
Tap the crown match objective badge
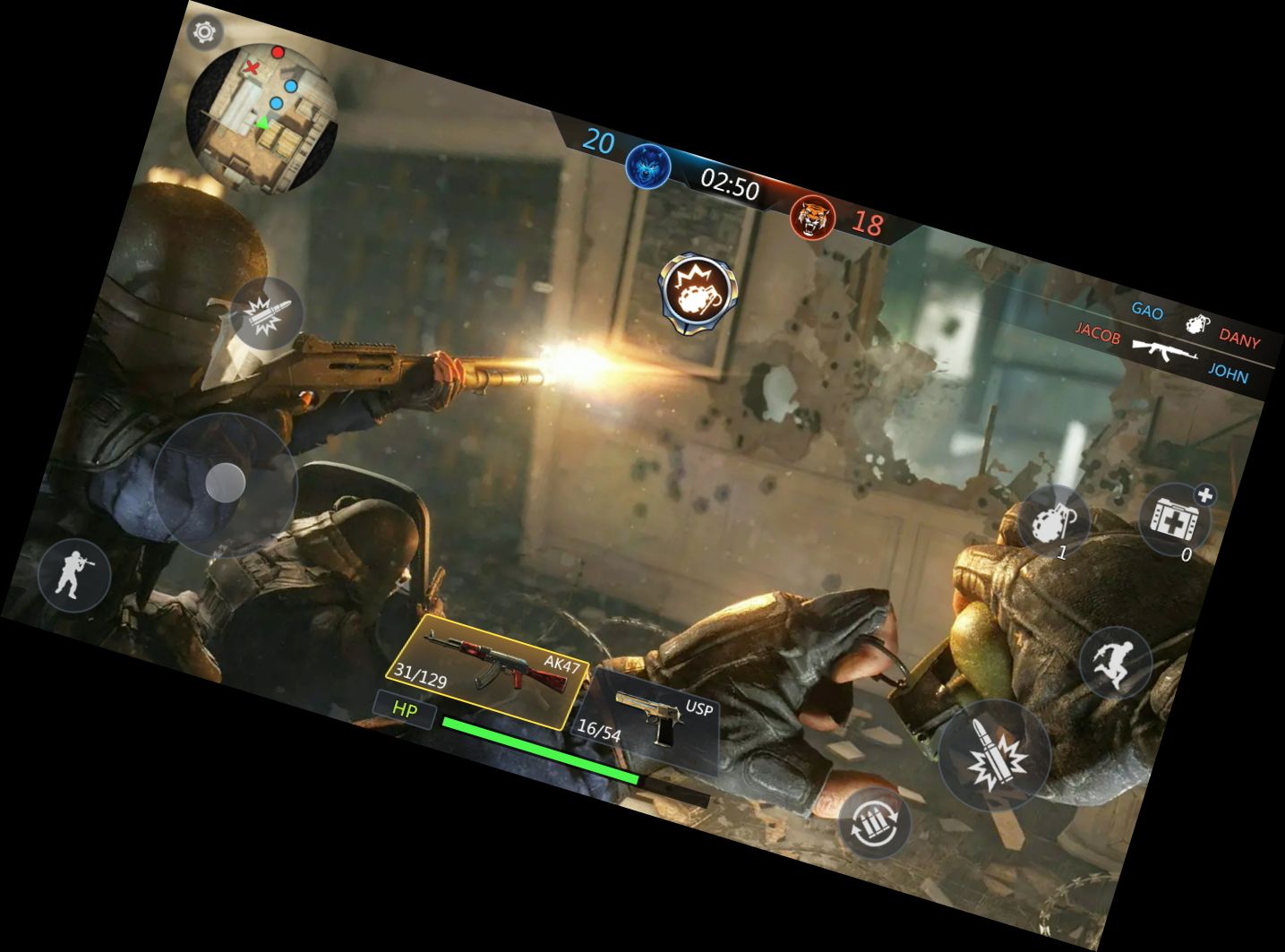tap(699, 288)
